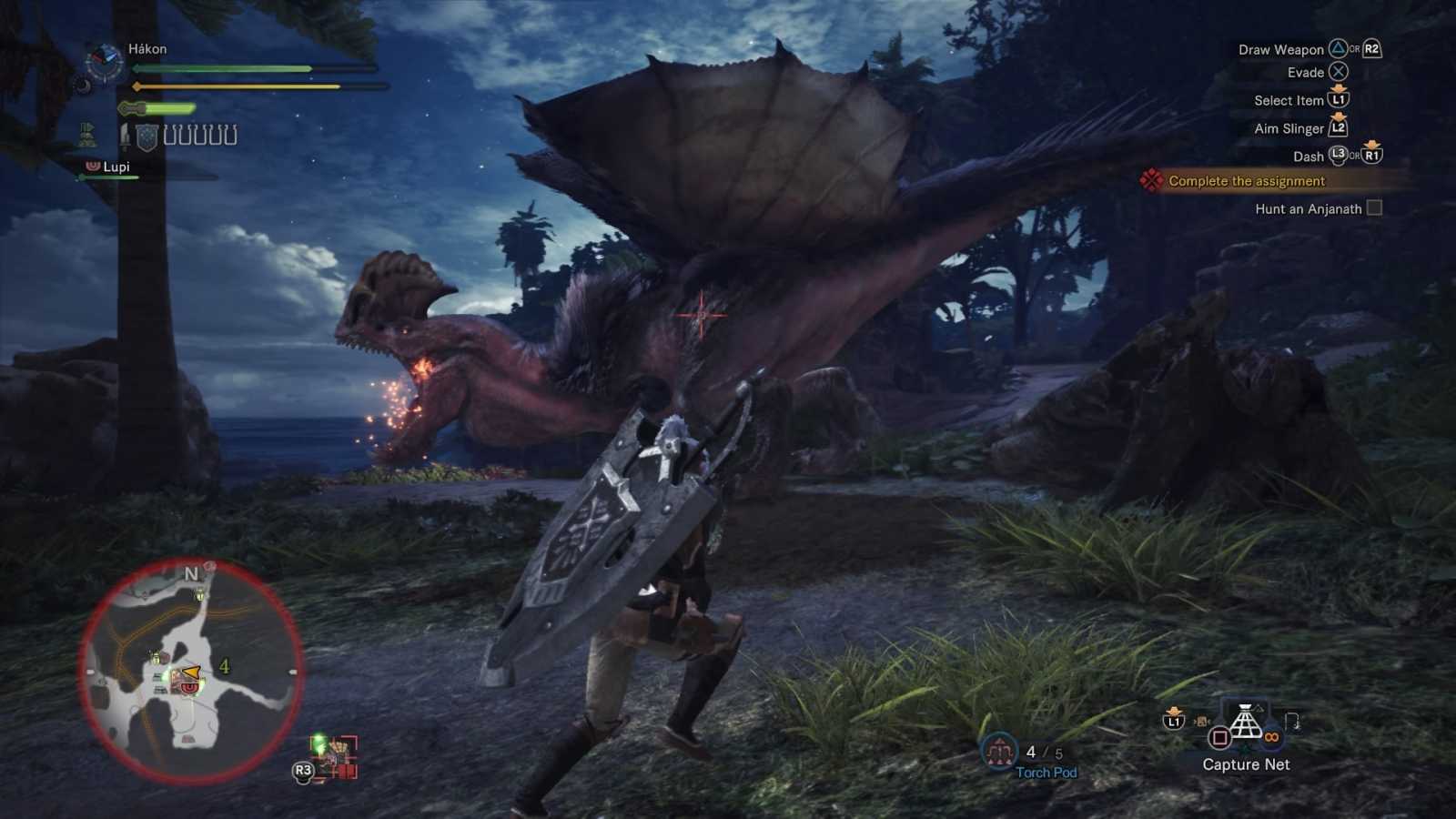Open the Complete the assignment quest banner
Screen dimensions: 1456x819
[1247, 181]
